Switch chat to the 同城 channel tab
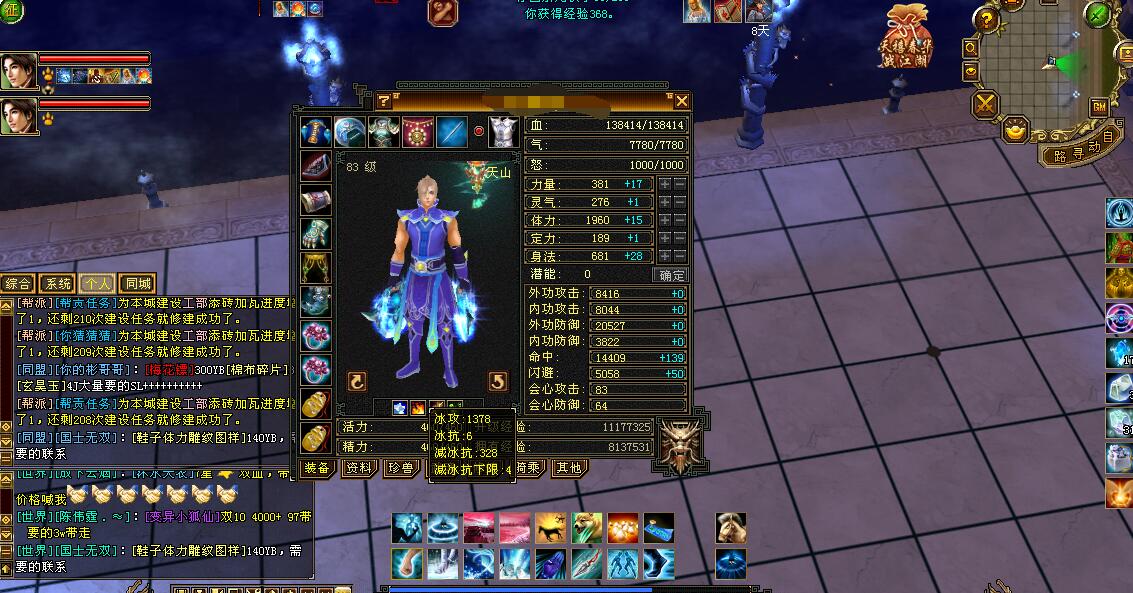This screenshot has height=593, width=1133. pyautogui.click(x=138, y=283)
